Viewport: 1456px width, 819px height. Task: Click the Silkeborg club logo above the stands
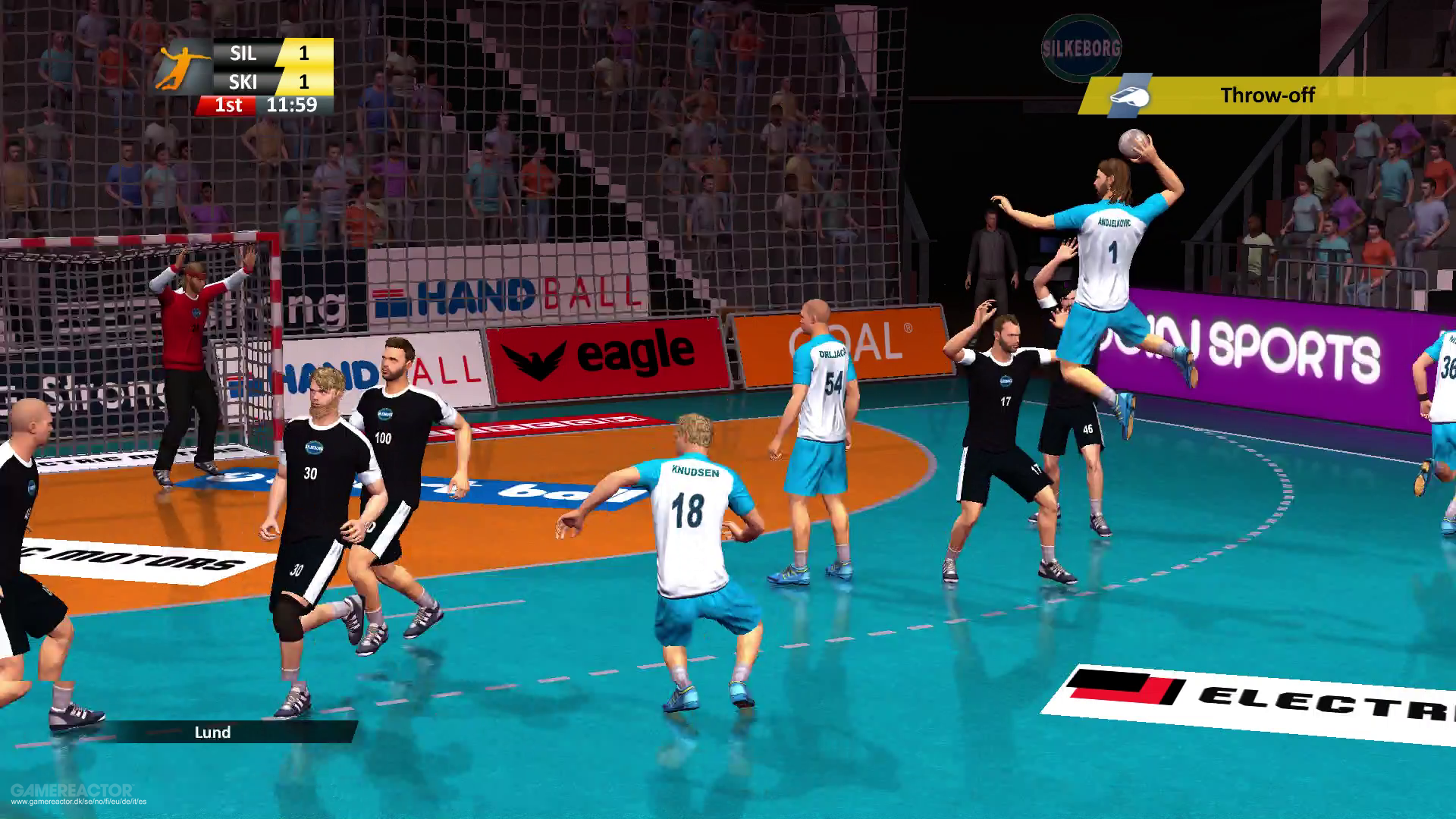(1083, 49)
